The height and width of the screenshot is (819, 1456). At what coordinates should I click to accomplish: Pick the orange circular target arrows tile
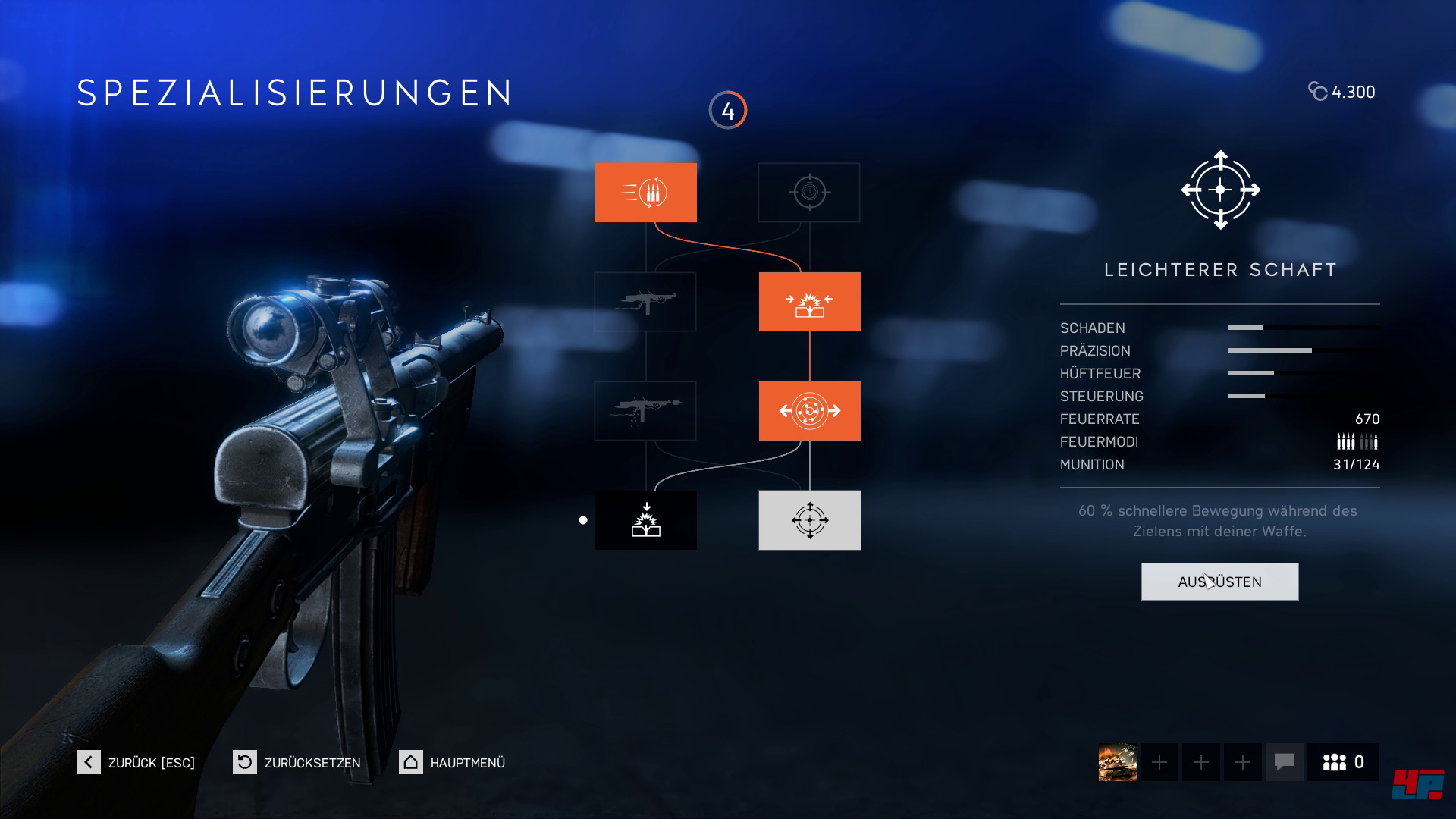(809, 411)
